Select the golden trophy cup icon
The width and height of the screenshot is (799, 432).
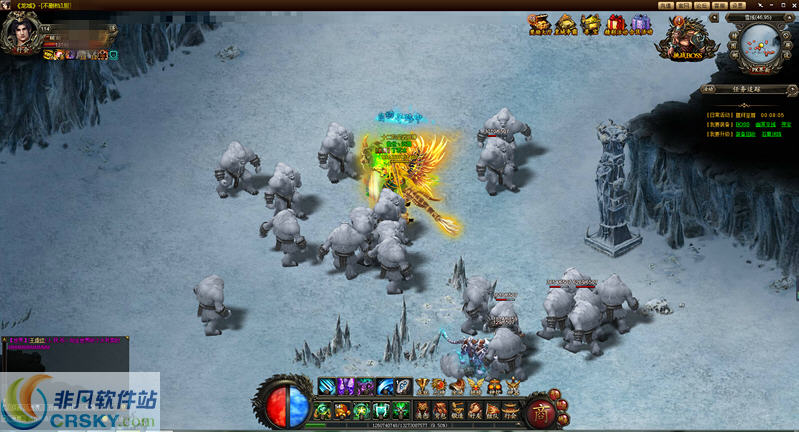coord(422,386)
